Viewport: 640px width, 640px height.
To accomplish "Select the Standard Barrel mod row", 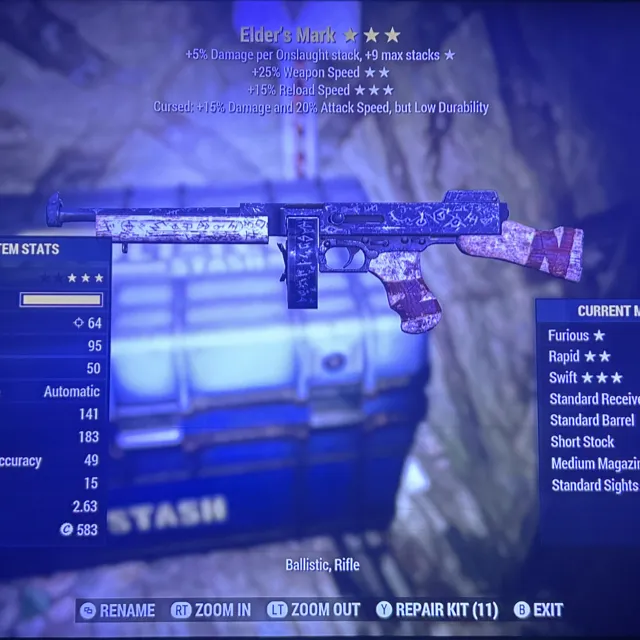I will point(593,421).
